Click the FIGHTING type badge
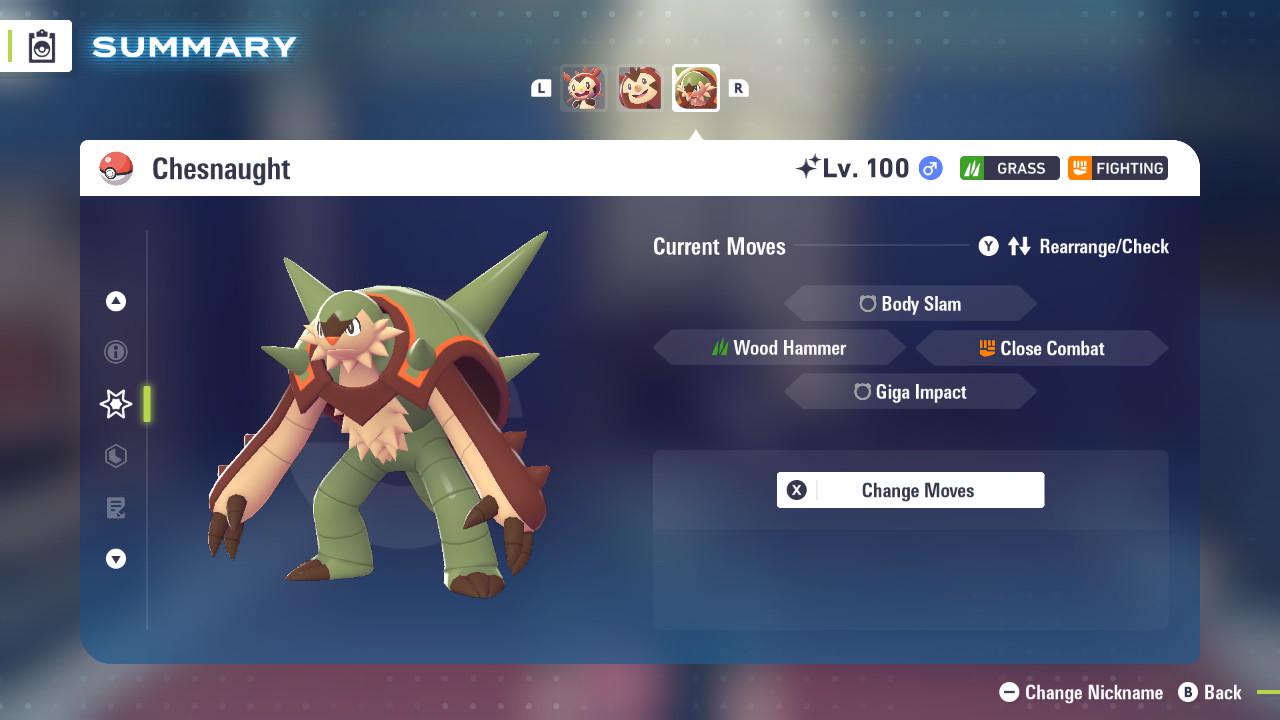 tap(1117, 168)
